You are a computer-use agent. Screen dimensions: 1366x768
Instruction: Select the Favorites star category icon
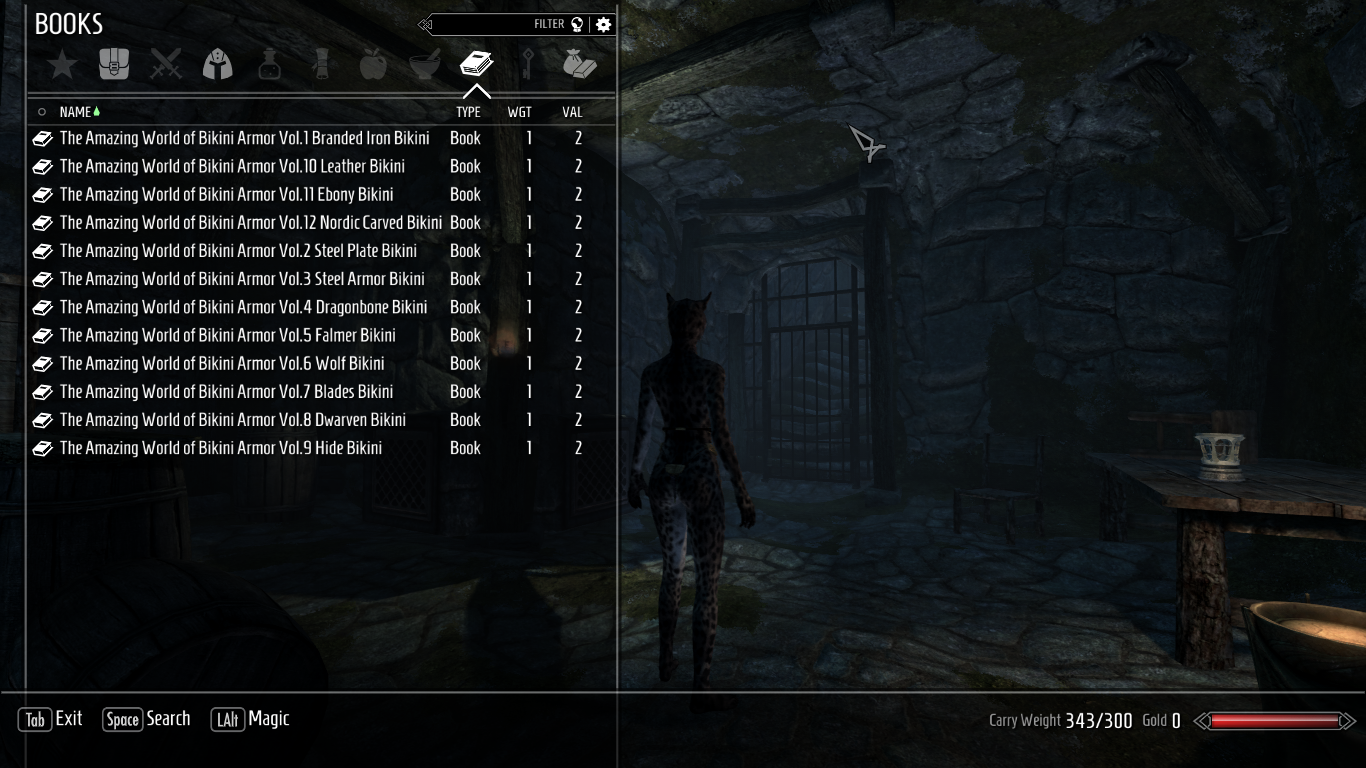tap(61, 63)
